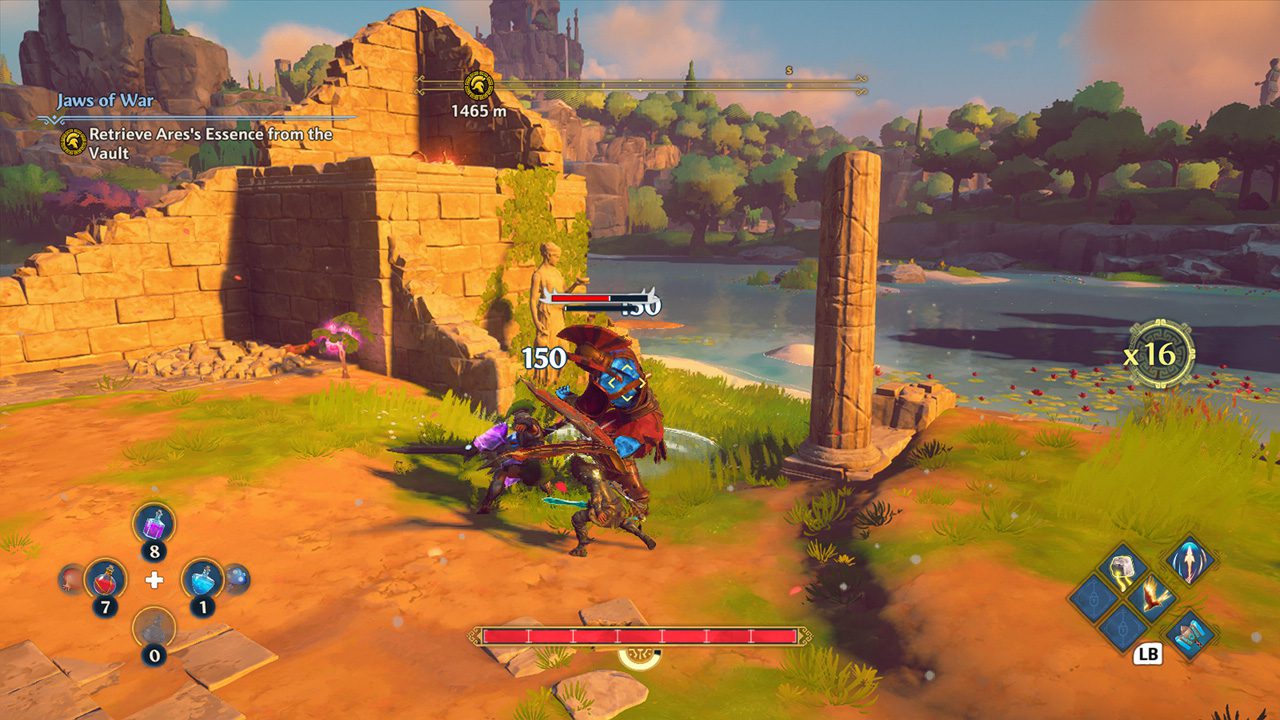Click the compass quest marker showing 1465 m

[x=478, y=86]
